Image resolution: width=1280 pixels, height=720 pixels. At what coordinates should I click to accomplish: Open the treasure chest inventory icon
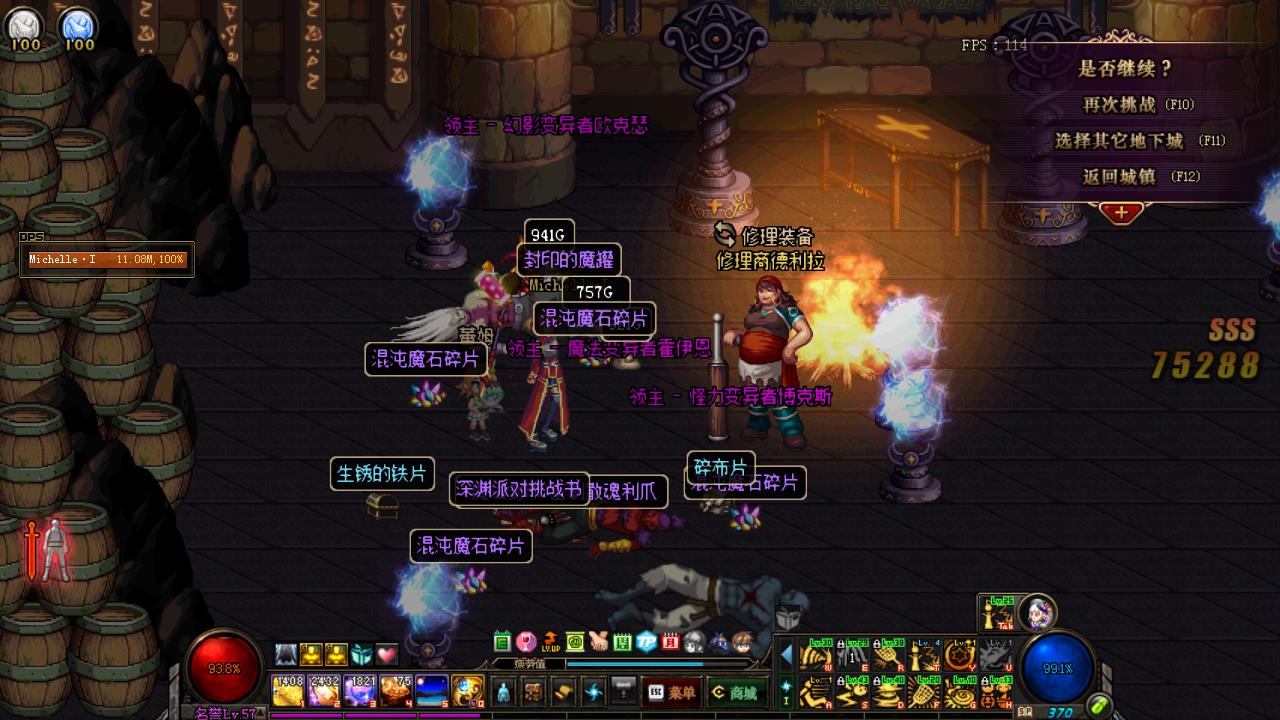[x=534, y=692]
